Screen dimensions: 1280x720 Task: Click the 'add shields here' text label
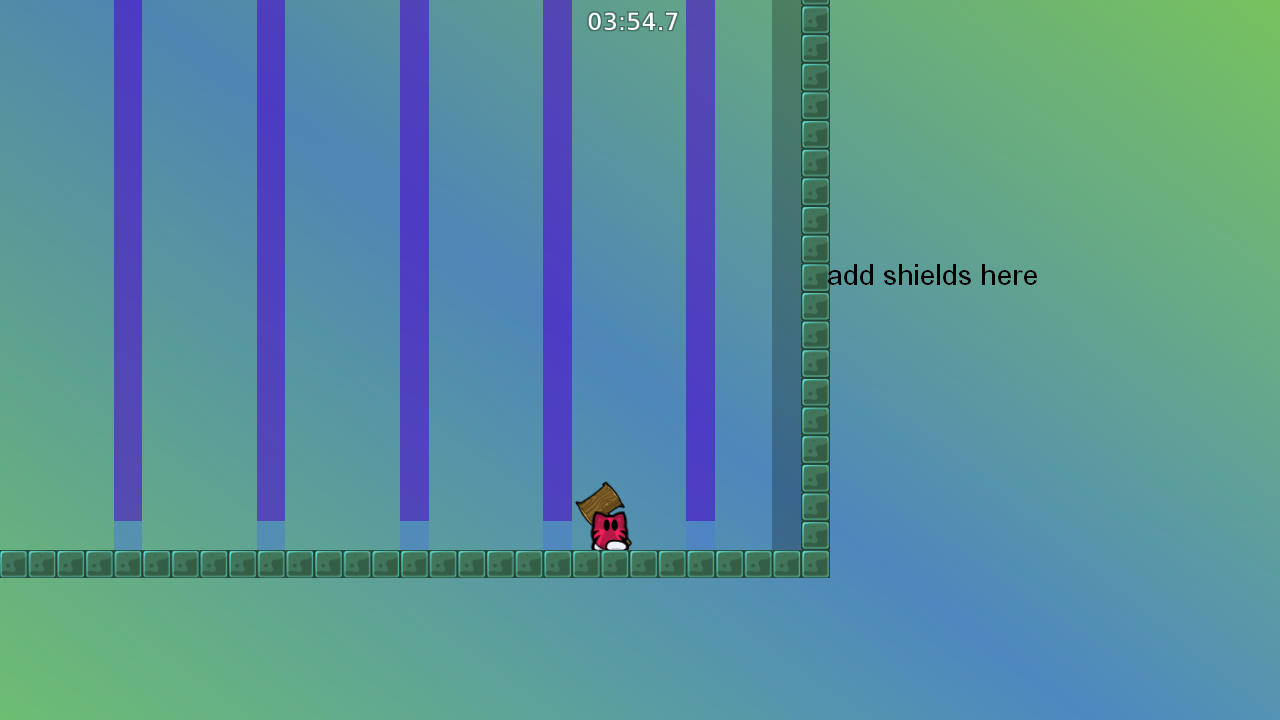coord(932,276)
